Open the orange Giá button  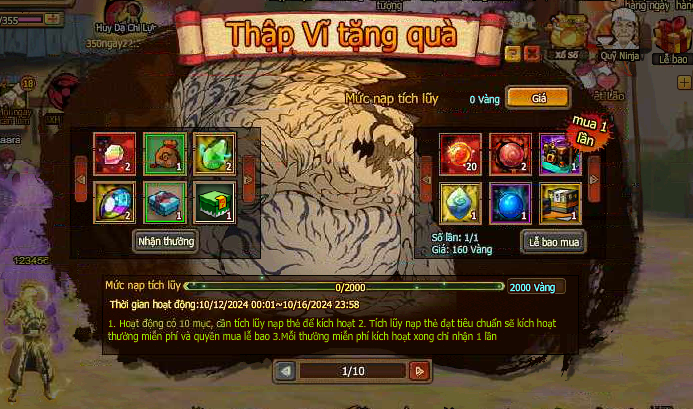tap(538, 98)
